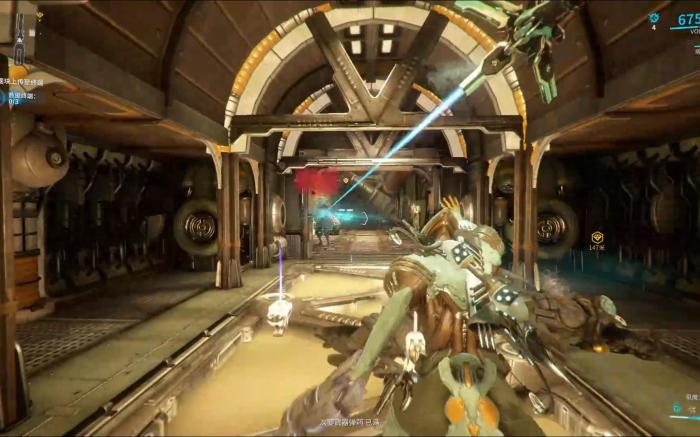
Task: Click the squad member weapon icon
Action: coord(19,40)
